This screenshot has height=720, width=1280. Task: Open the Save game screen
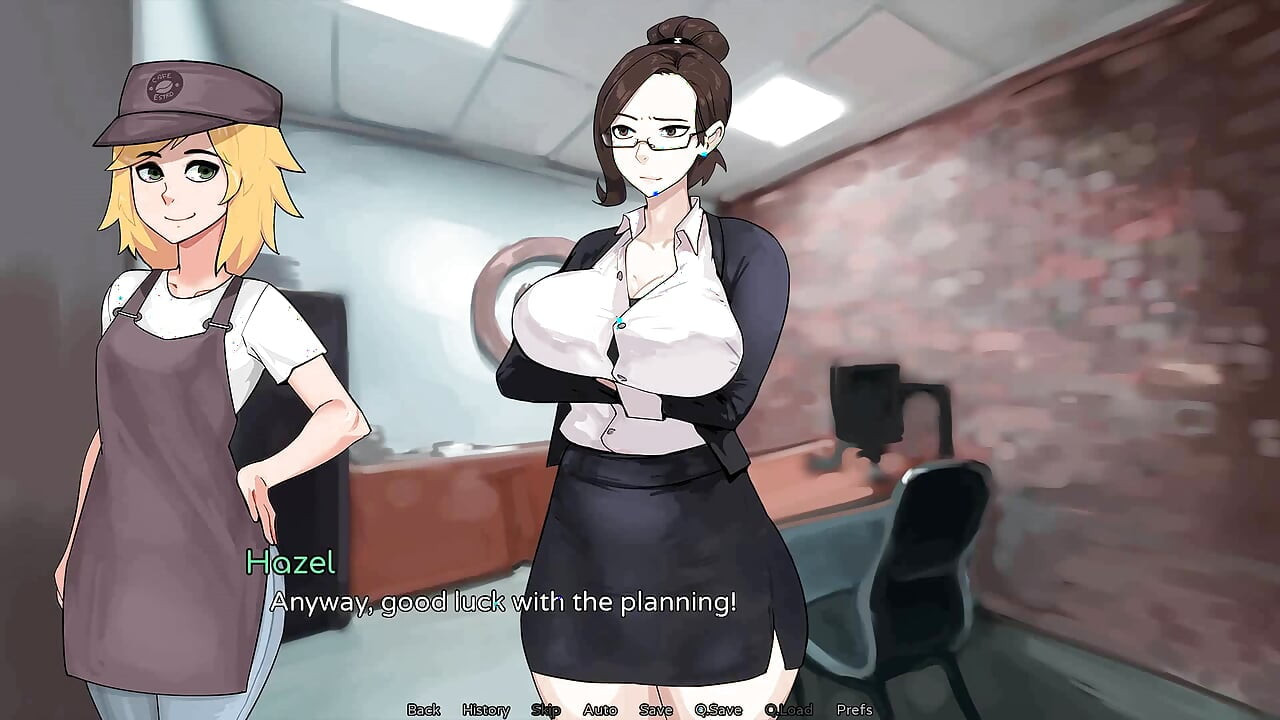pyautogui.click(x=655, y=711)
